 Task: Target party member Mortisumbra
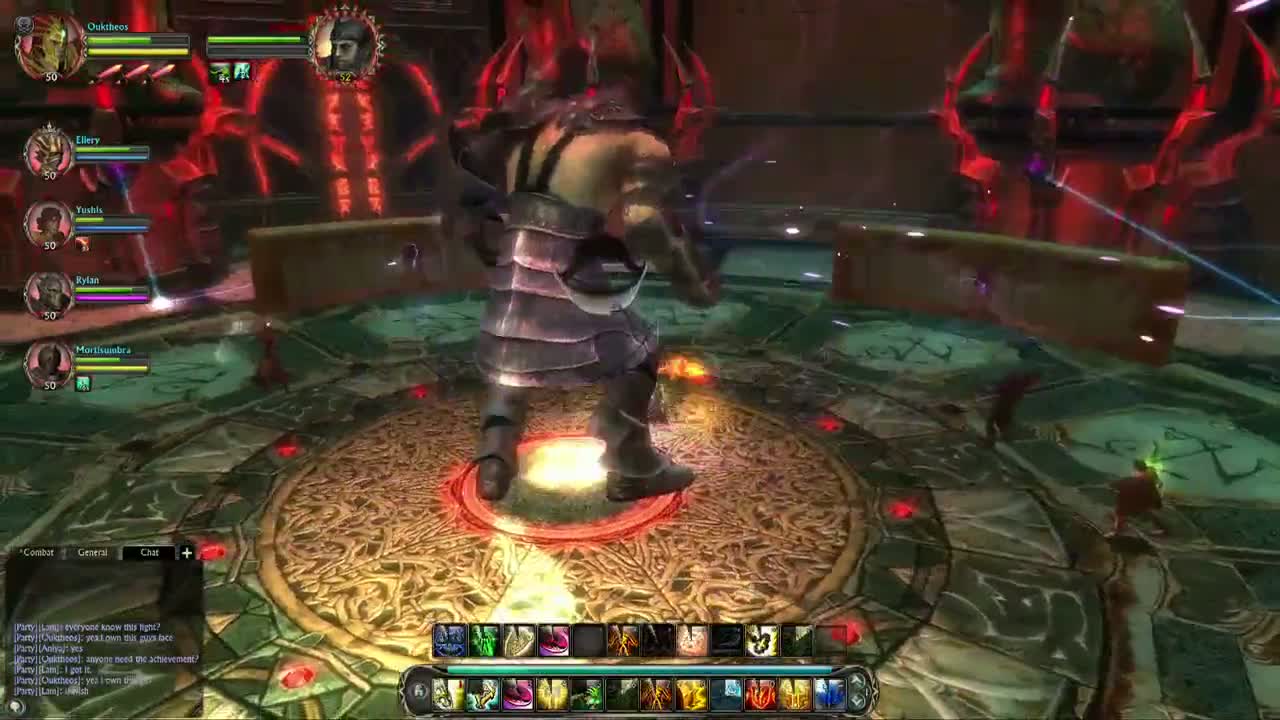pos(48,363)
